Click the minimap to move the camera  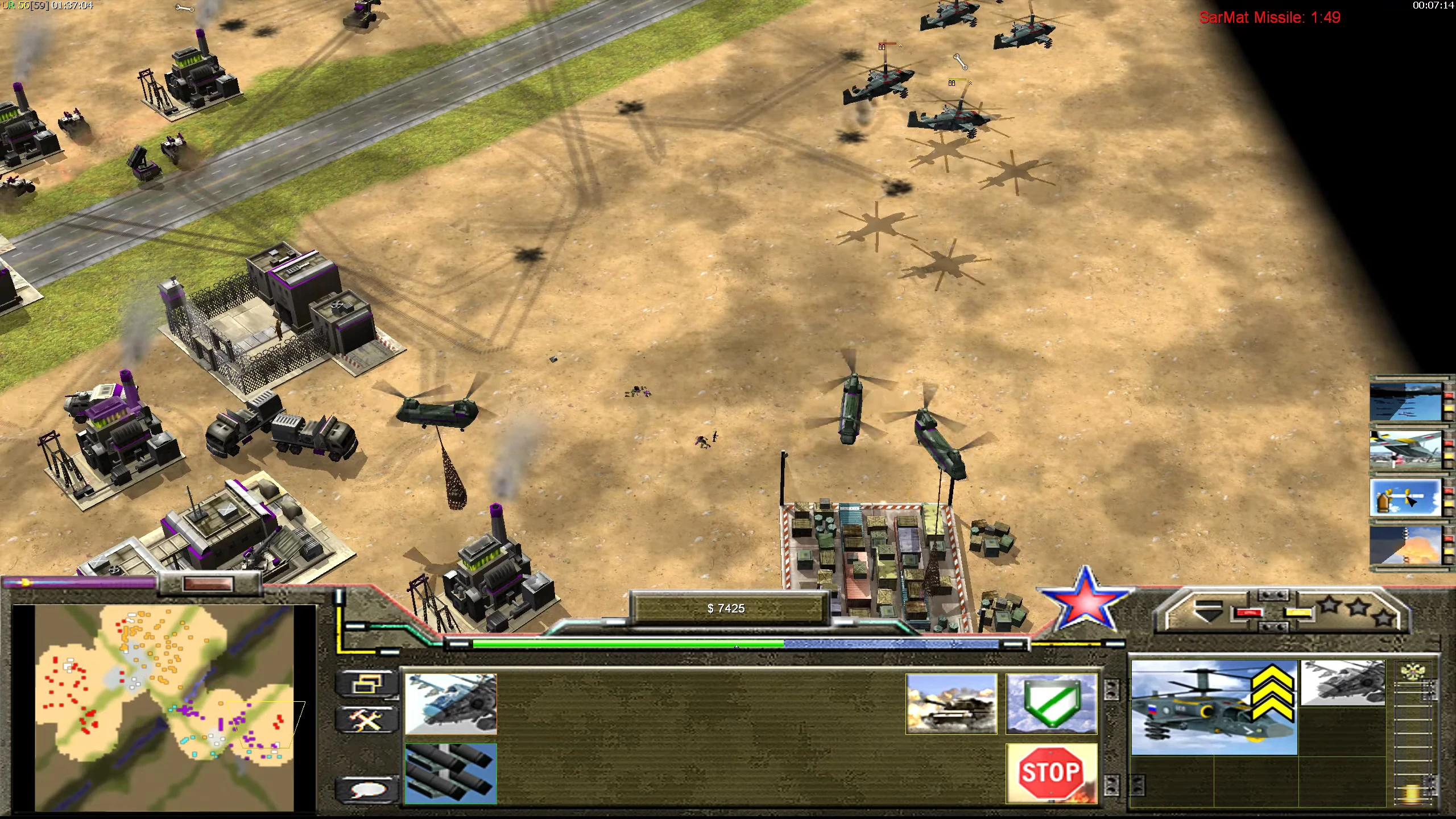click(x=165, y=711)
